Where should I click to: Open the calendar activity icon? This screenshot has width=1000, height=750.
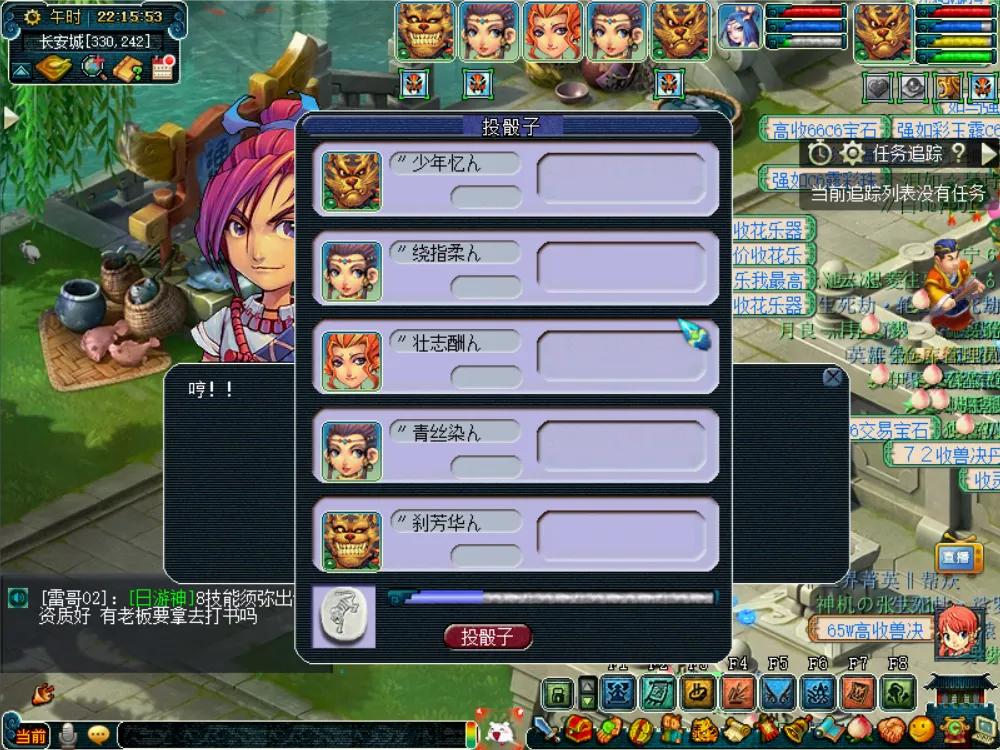163,68
